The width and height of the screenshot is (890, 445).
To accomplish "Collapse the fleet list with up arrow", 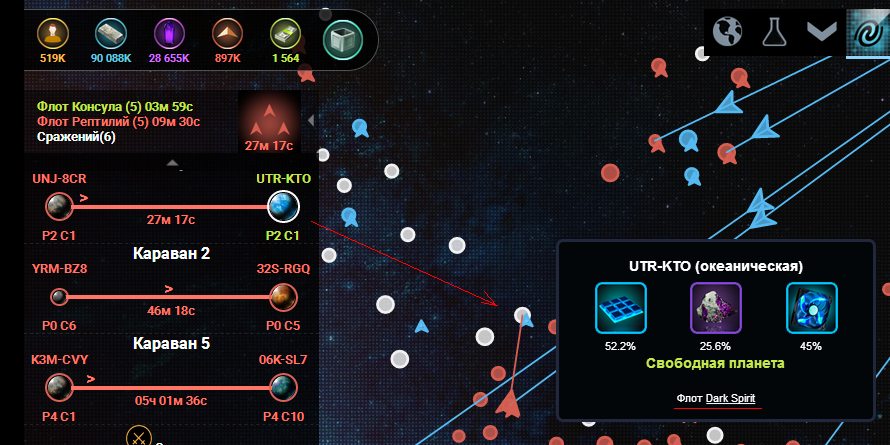I will pos(172,162).
